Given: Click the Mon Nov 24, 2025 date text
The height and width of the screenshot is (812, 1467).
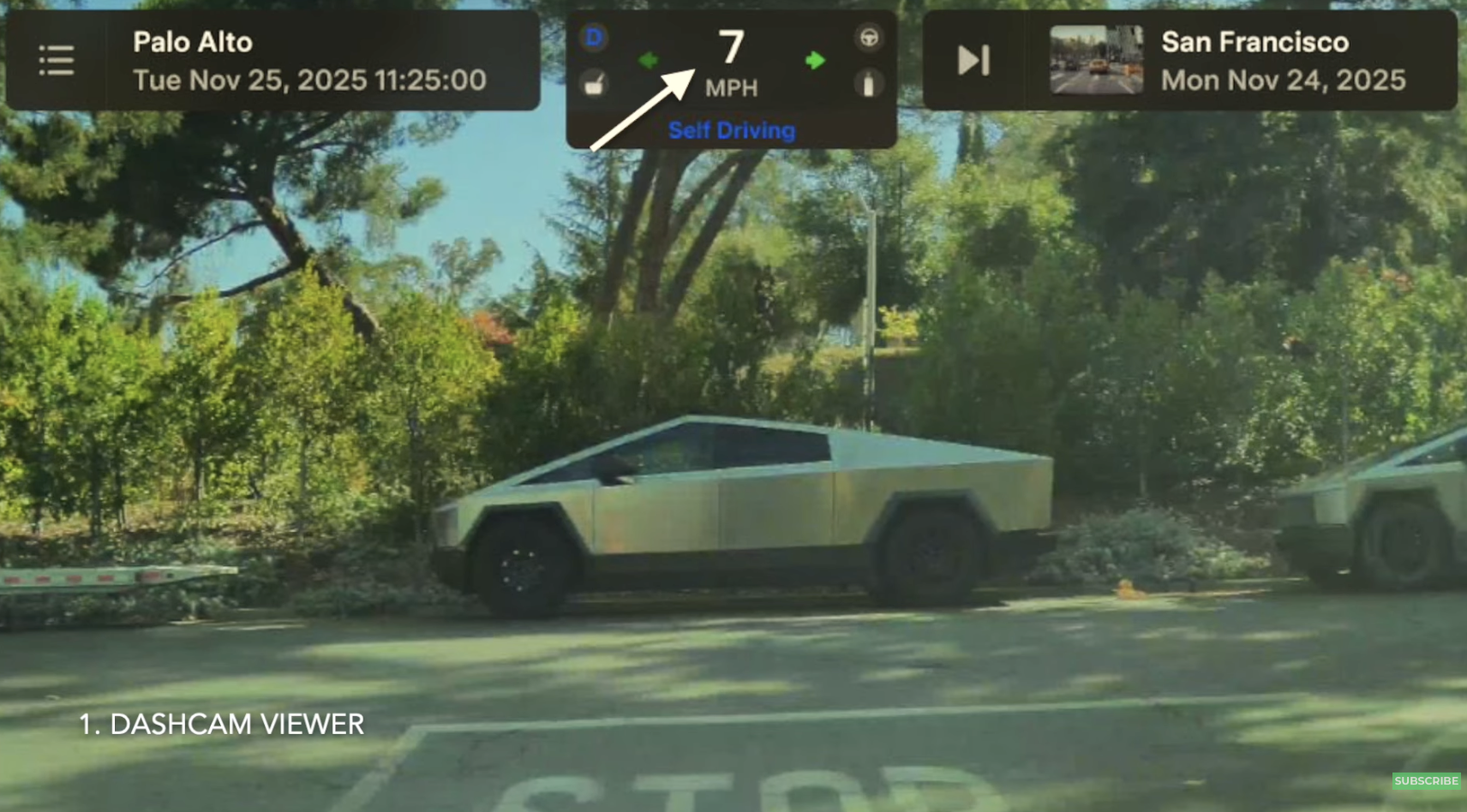Looking at the screenshot, I should point(1283,80).
